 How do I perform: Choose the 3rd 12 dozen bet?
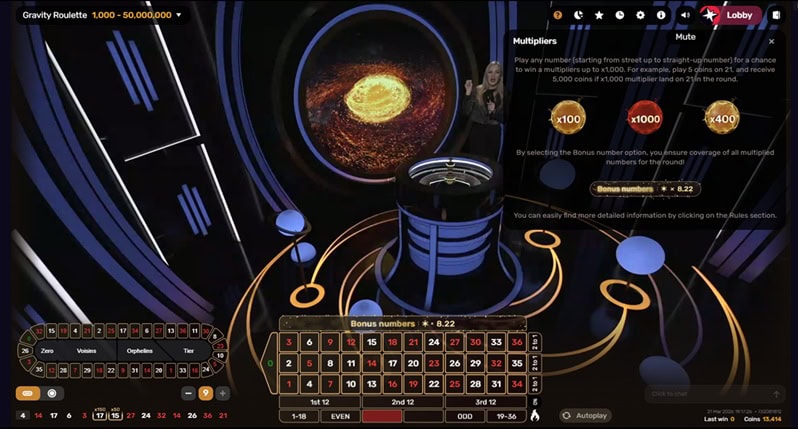(484, 401)
